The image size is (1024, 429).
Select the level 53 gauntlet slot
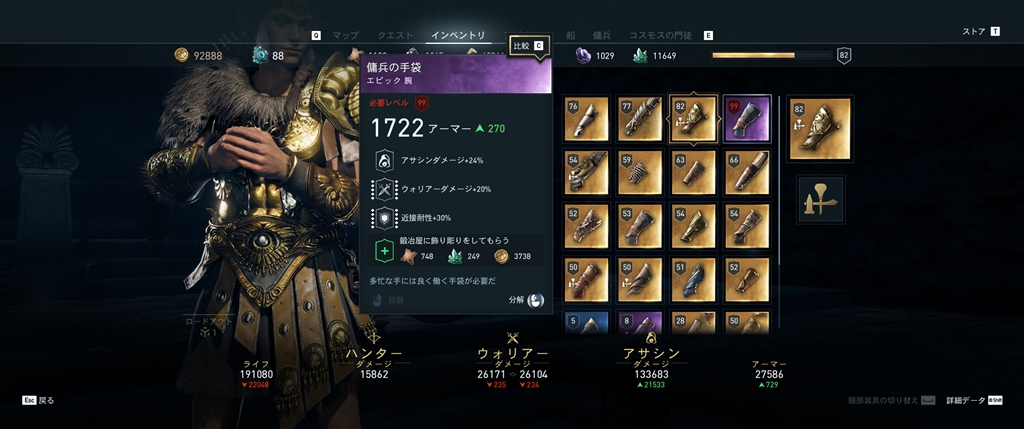click(x=639, y=226)
